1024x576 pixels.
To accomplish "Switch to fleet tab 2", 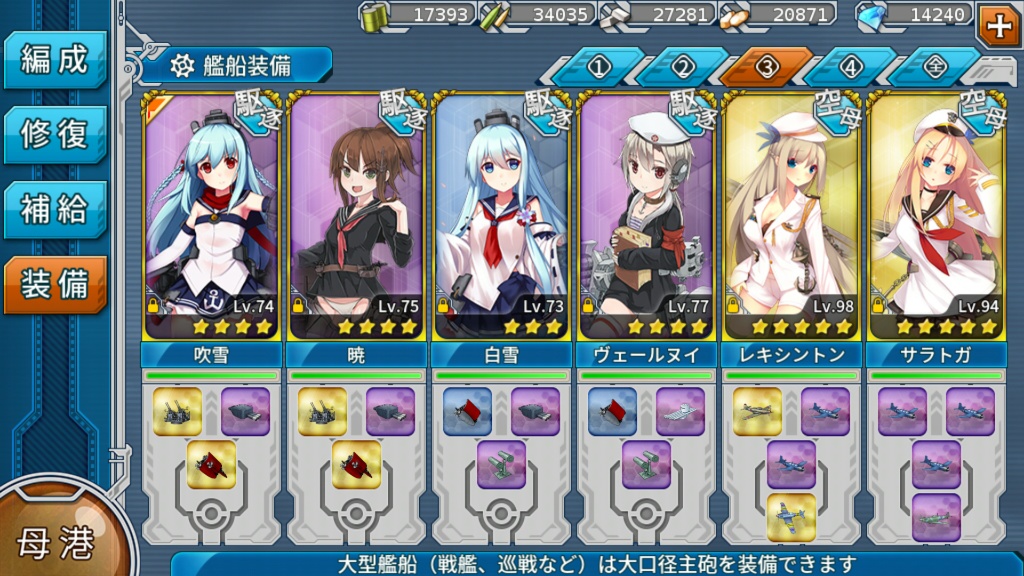I will (682, 68).
